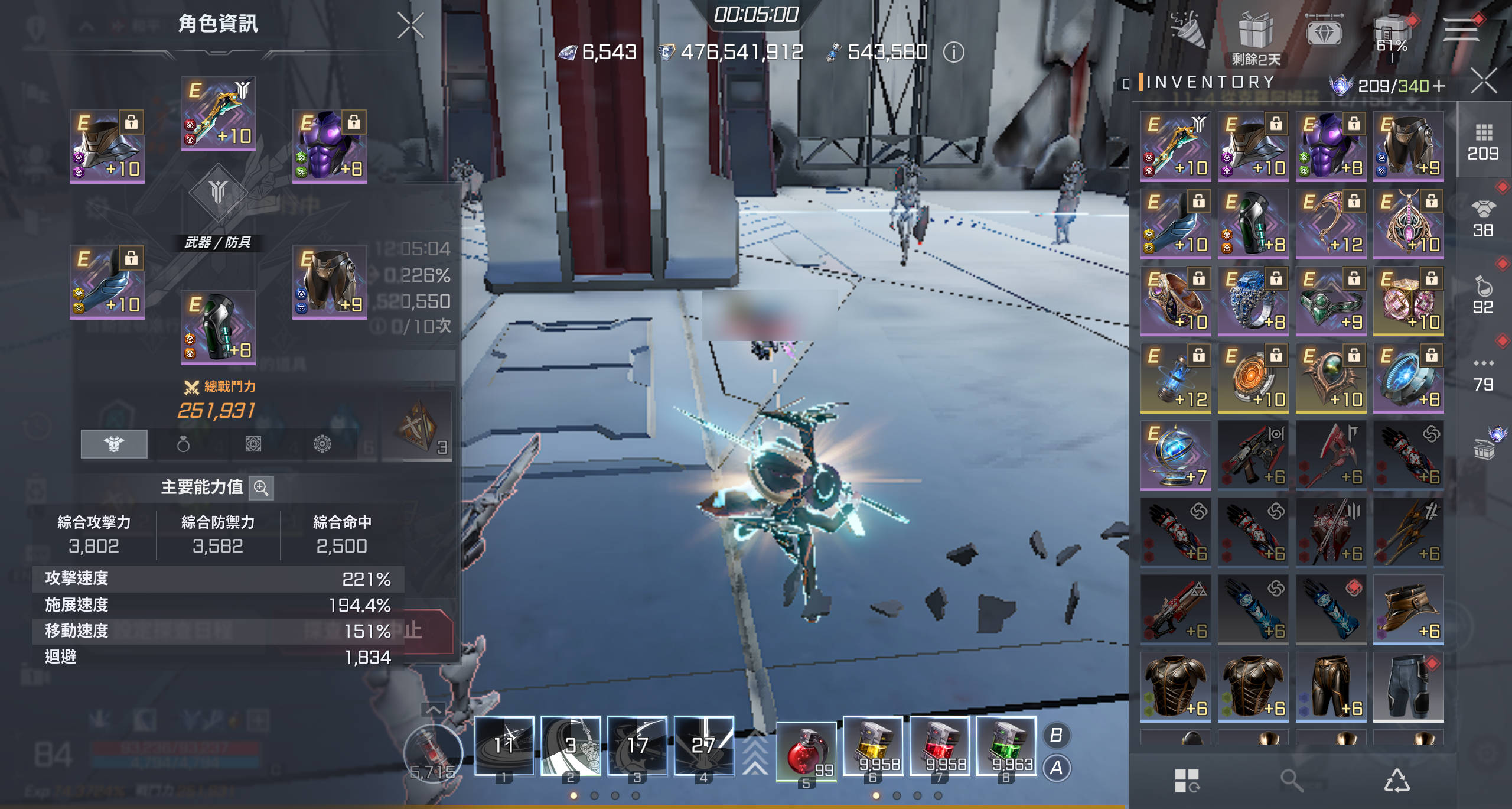Expand inventory capacity with the plus button

coord(1439,86)
